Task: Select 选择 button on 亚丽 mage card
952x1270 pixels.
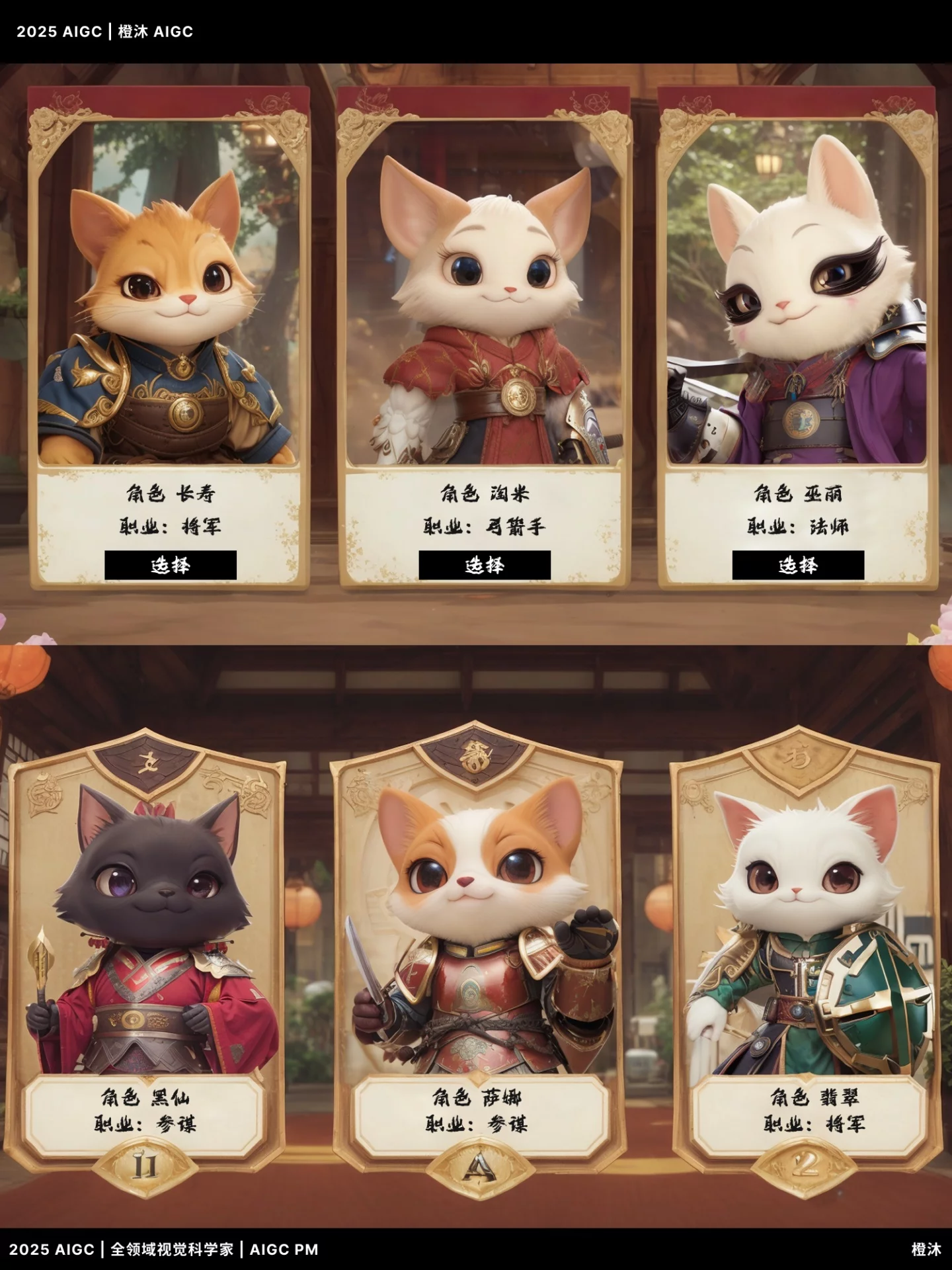Action: (x=798, y=565)
